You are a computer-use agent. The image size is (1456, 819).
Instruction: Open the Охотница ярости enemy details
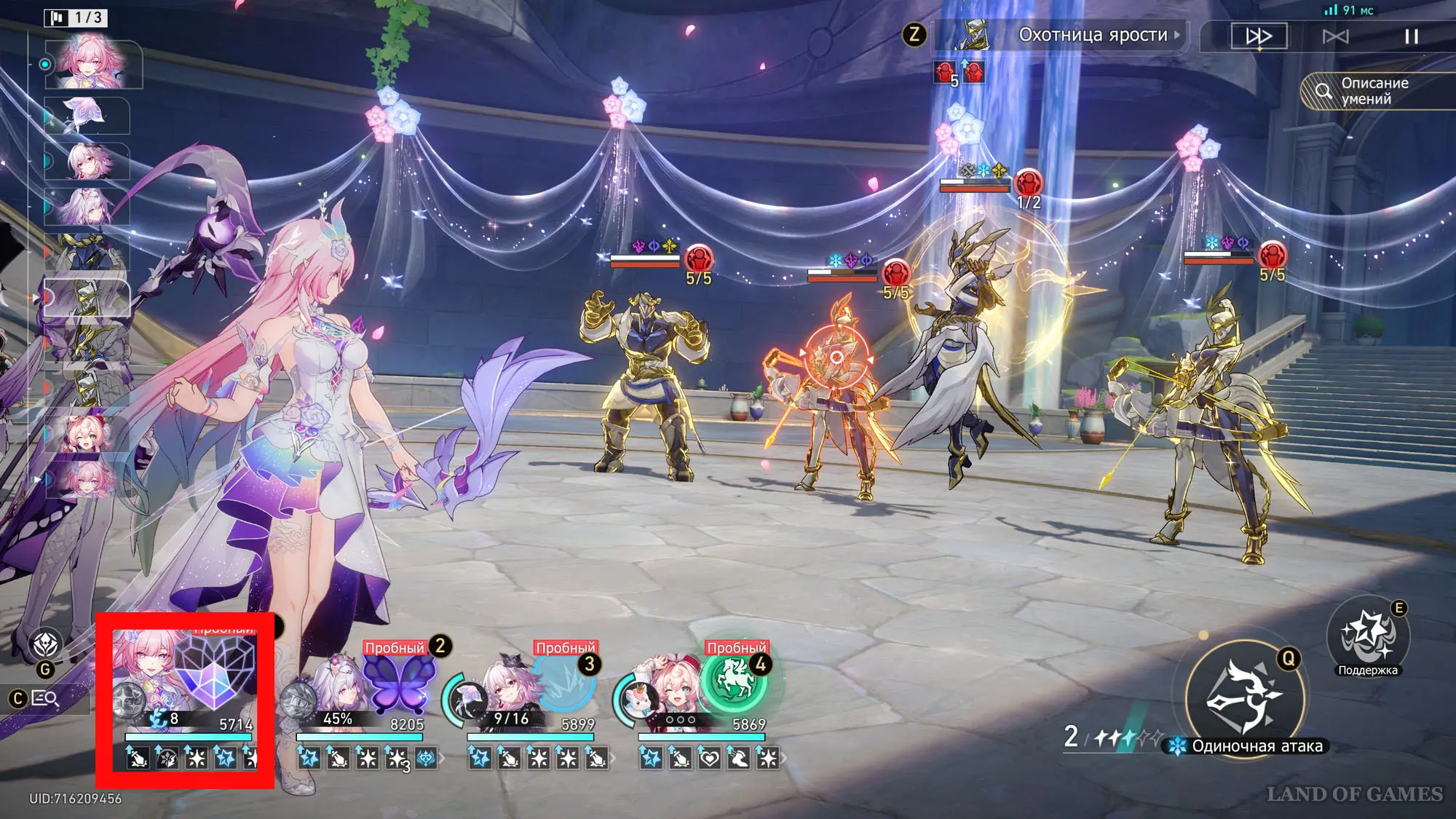1092,35
